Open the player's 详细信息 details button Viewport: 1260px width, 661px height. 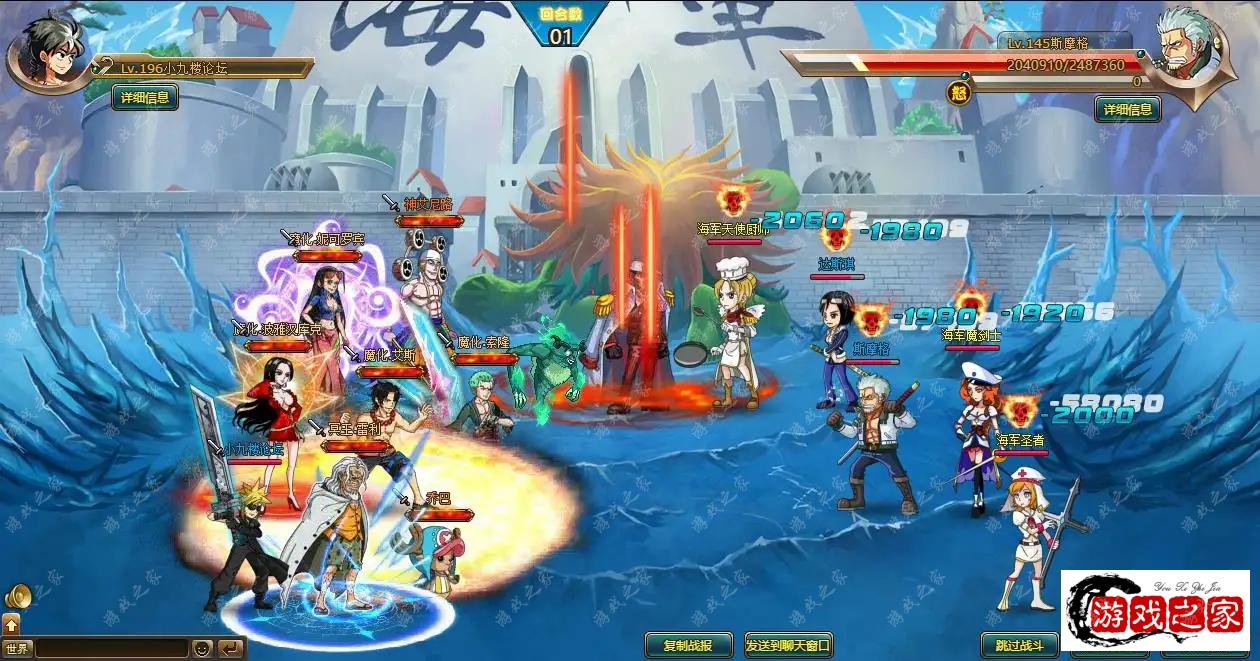point(145,97)
